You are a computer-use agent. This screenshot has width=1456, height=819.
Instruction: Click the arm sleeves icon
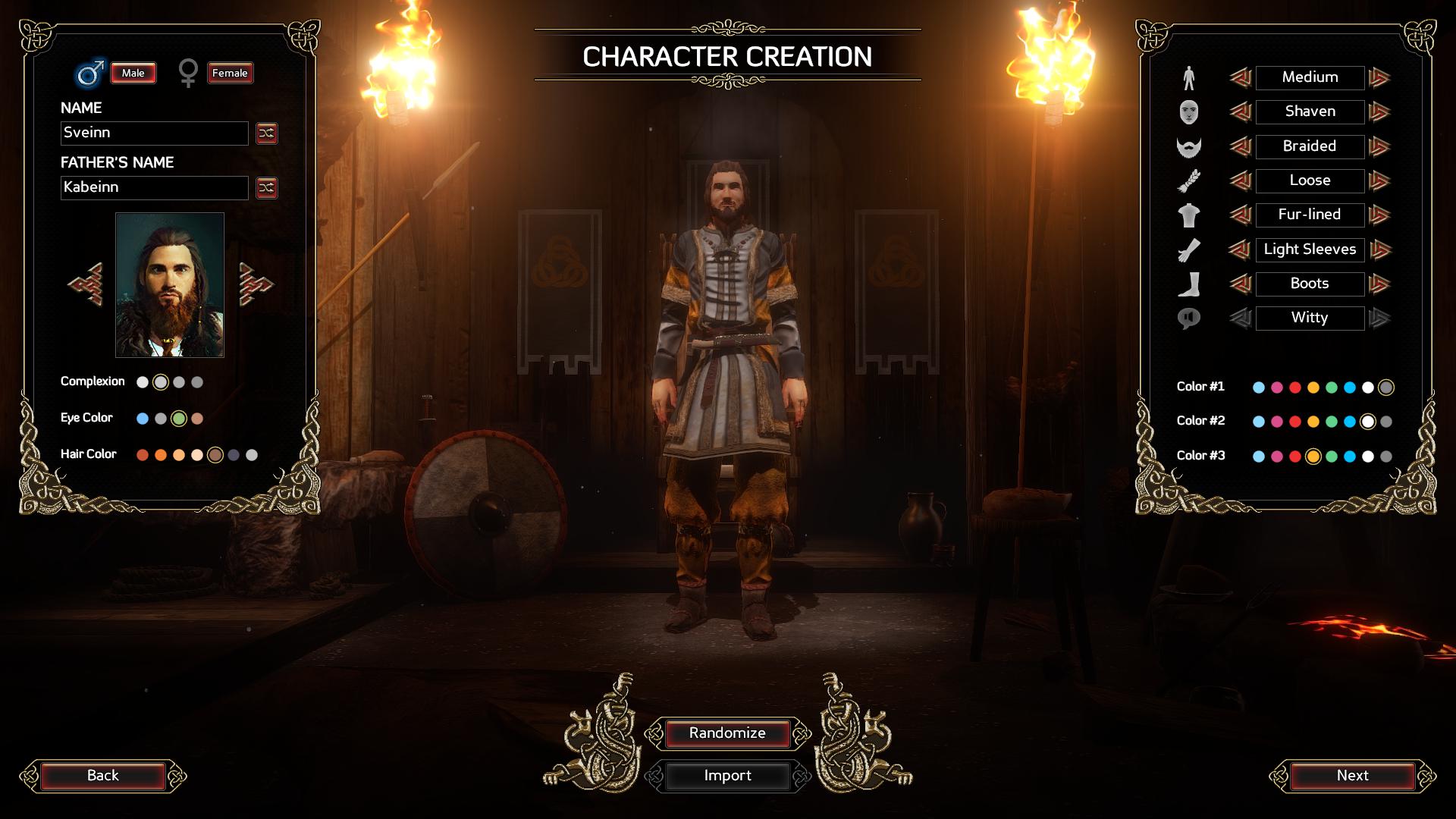pos(1189,249)
